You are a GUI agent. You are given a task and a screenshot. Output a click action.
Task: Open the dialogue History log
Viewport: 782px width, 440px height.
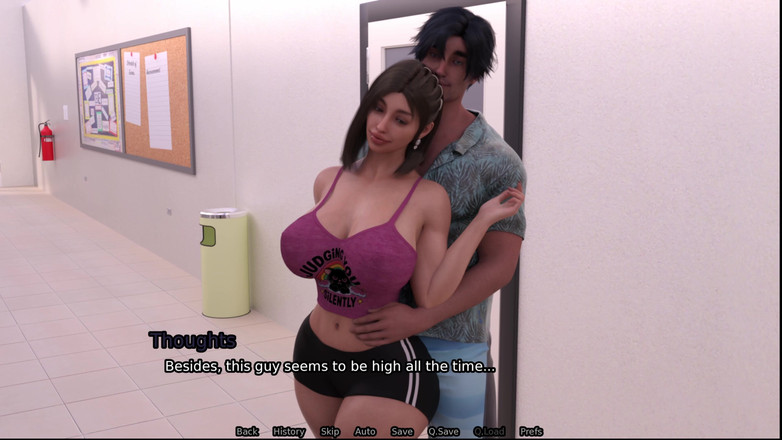click(x=288, y=432)
